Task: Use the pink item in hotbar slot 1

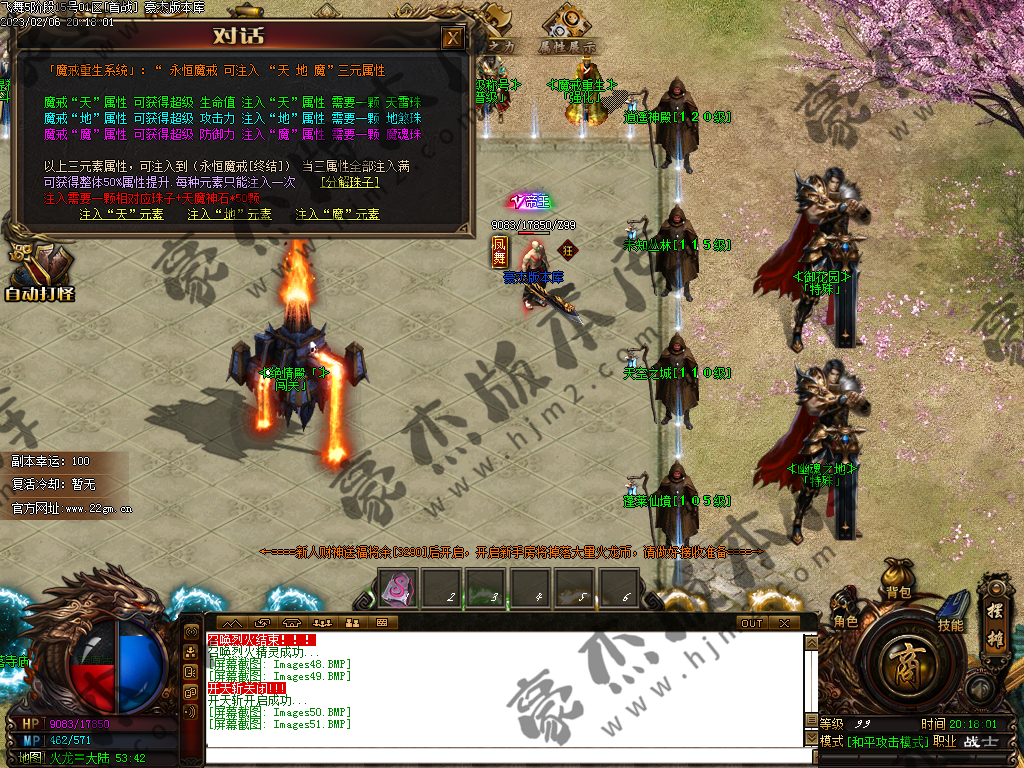Action: 397,587
